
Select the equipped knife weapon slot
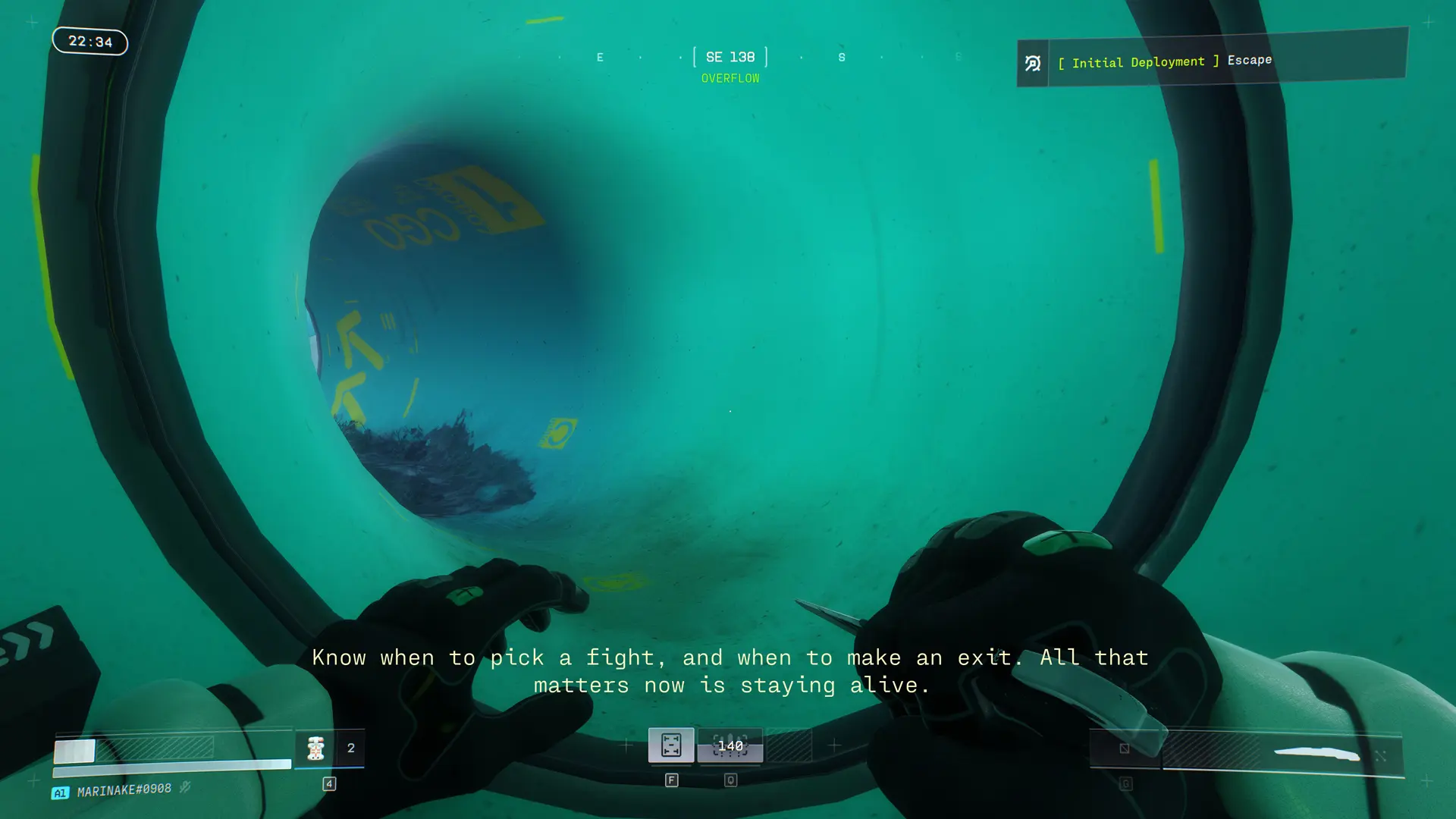pos(1282,754)
